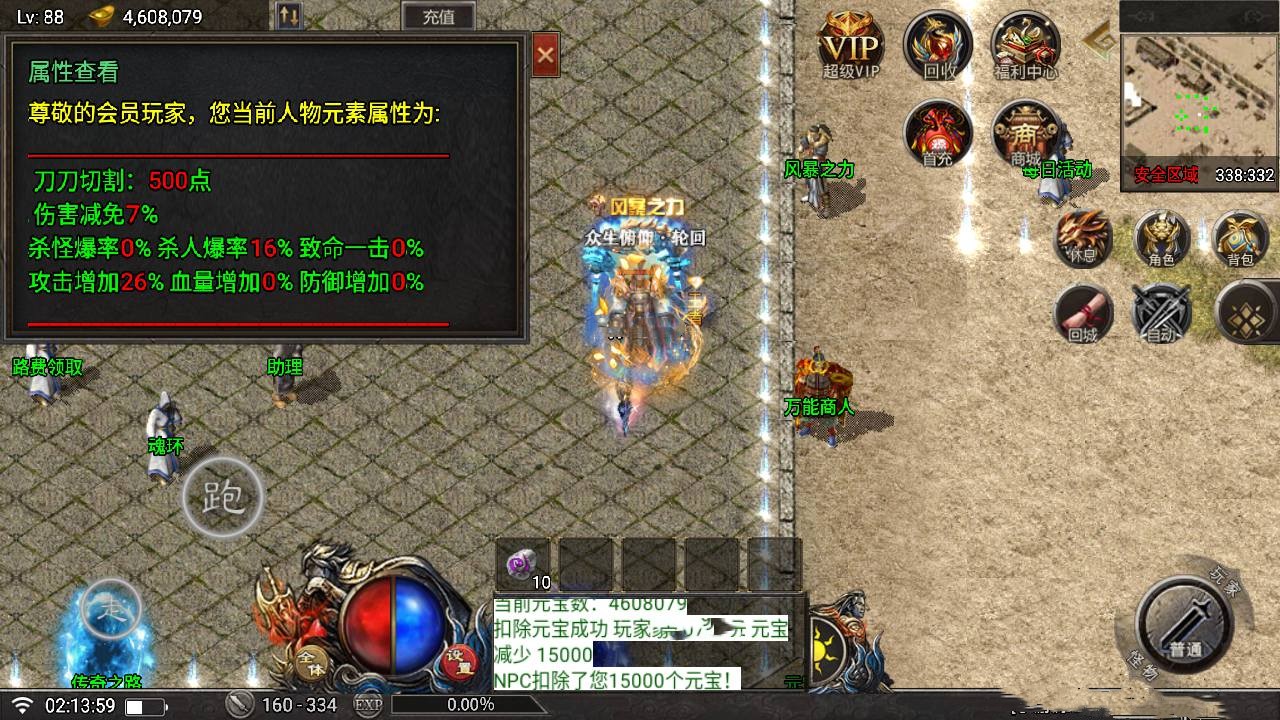This screenshot has width=1280, height=720.
Task: Open the 首充 (first recharge) red pouch
Action: pos(937,135)
